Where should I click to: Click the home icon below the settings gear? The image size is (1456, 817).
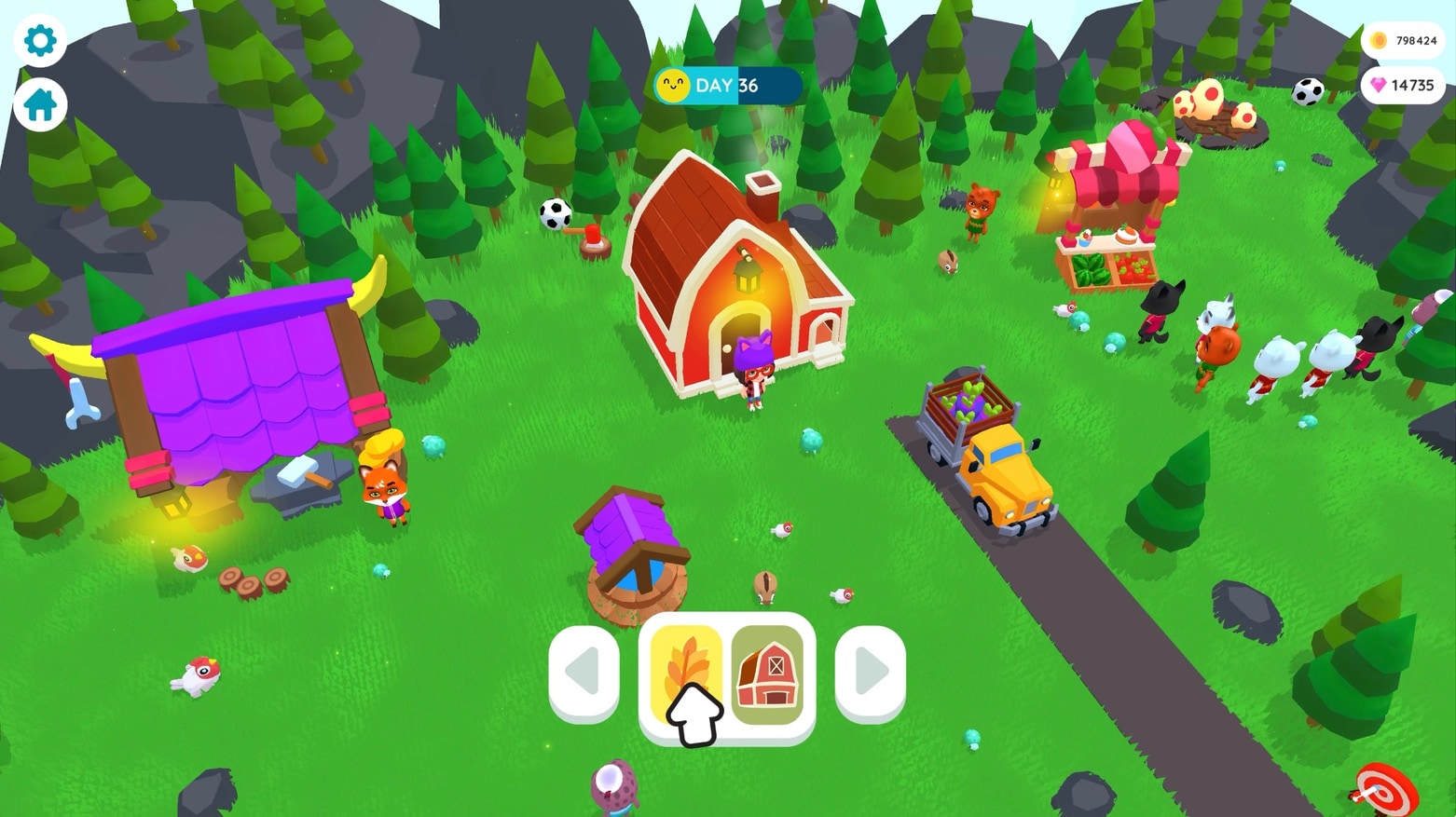click(39, 104)
